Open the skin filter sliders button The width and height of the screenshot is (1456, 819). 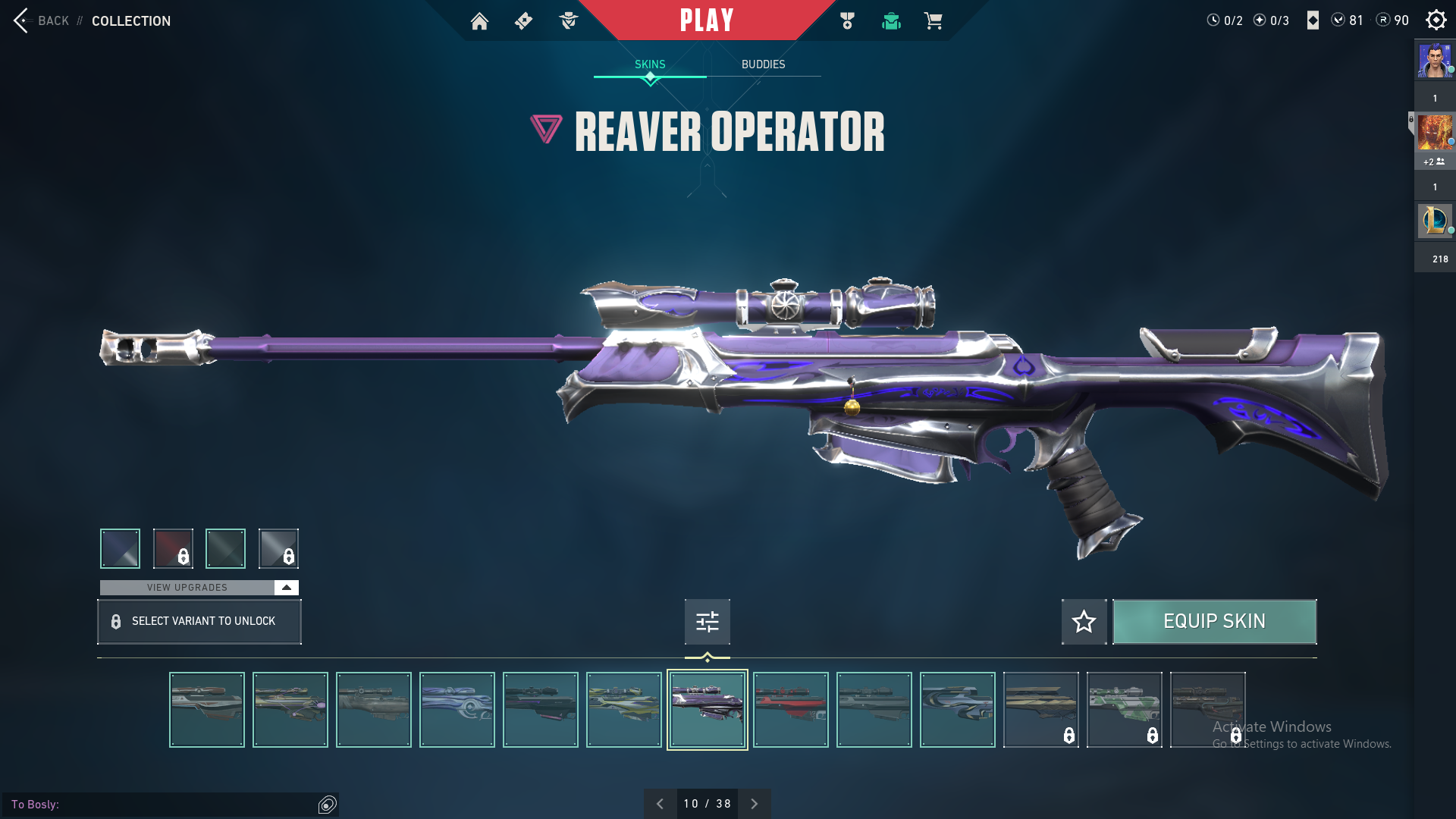pyautogui.click(x=707, y=622)
